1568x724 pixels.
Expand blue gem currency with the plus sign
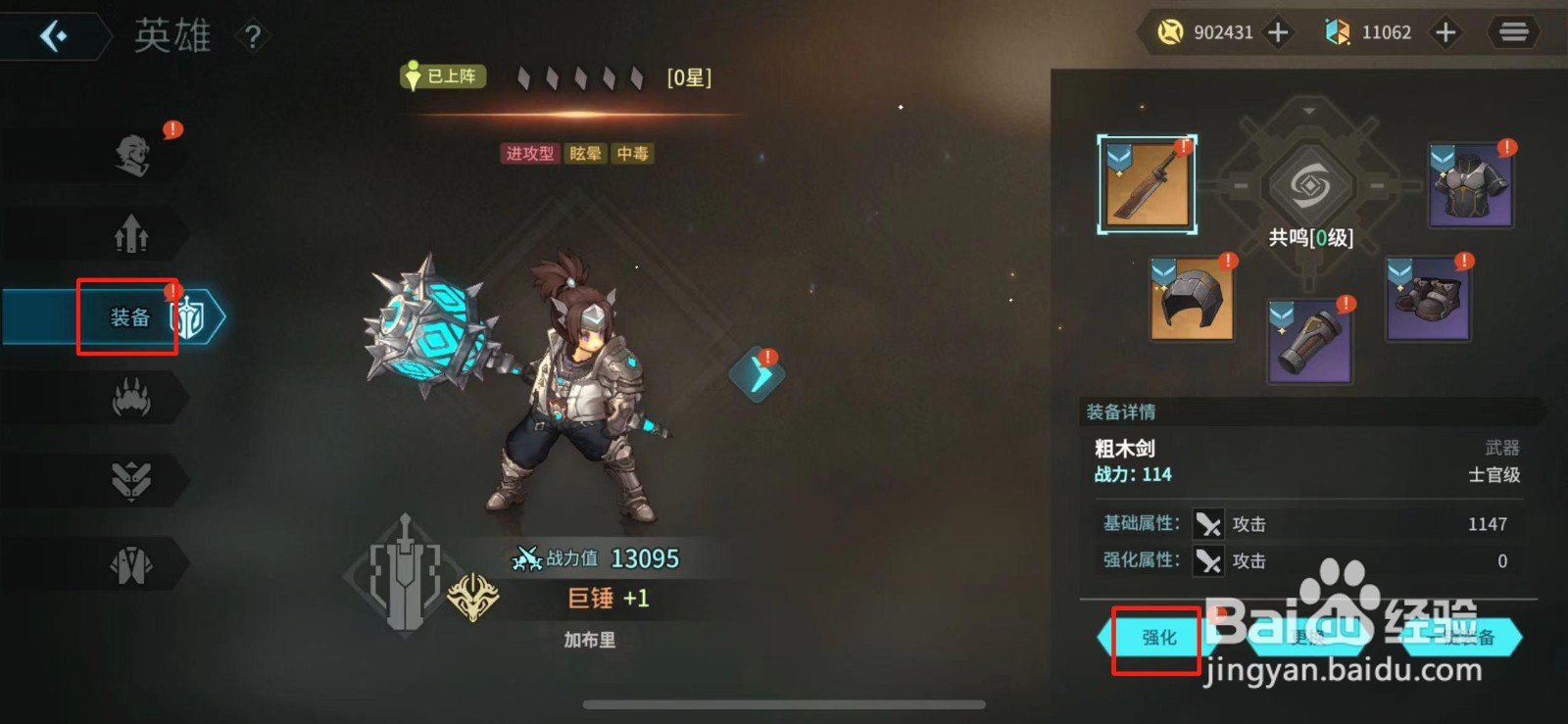pos(1445,31)
